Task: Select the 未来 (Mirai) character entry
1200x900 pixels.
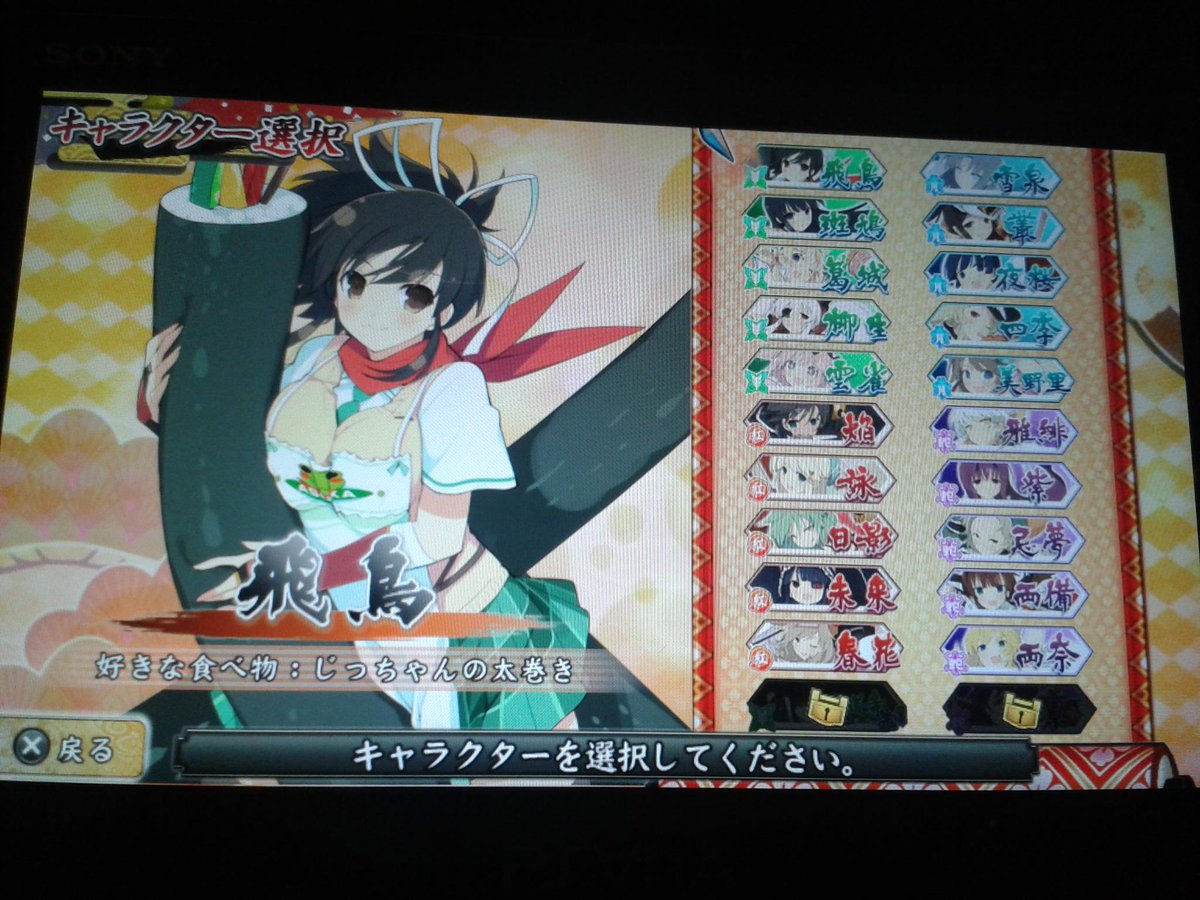Action: pos(822,588)
